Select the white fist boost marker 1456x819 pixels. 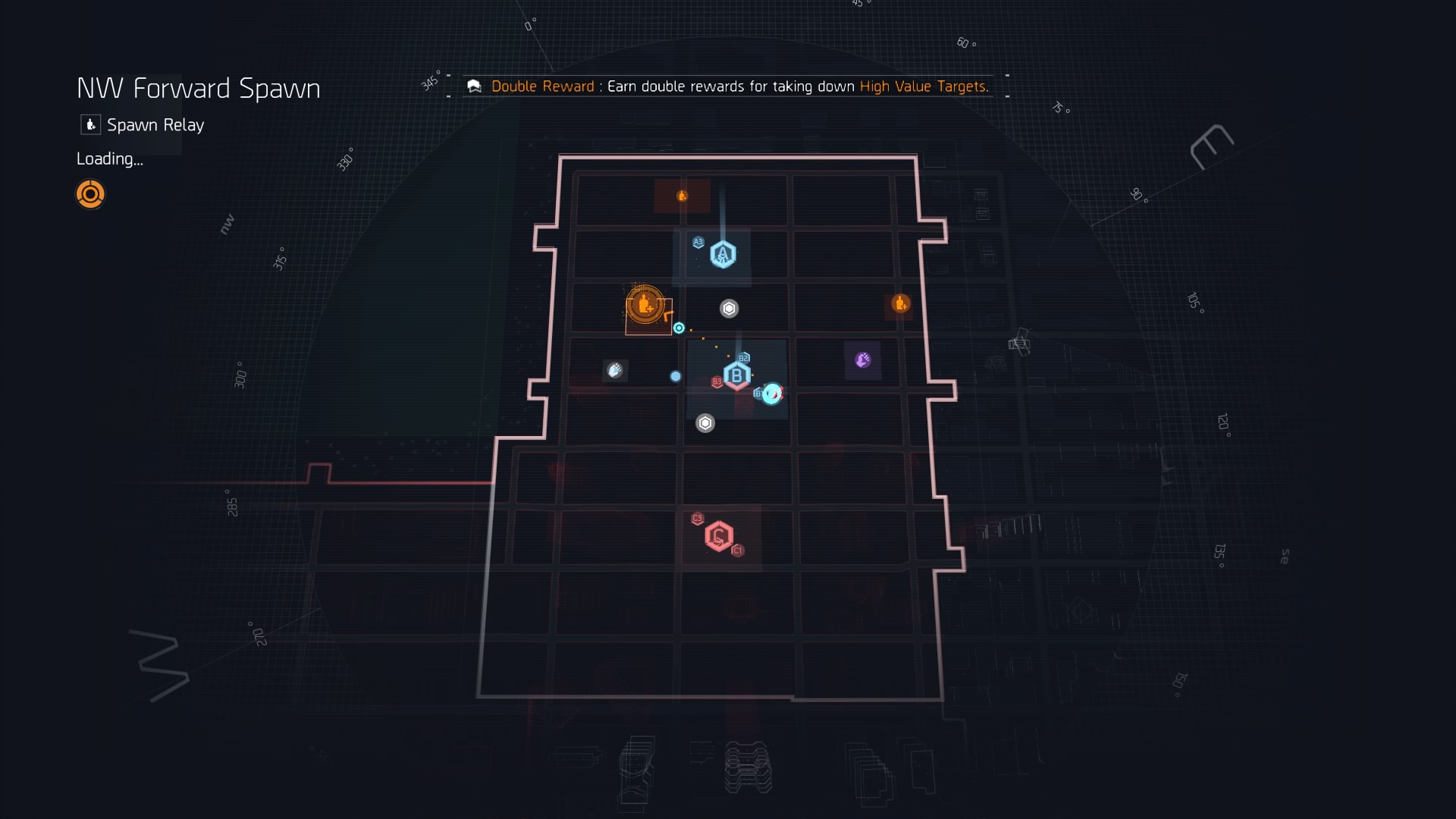(x=614, y=370)
